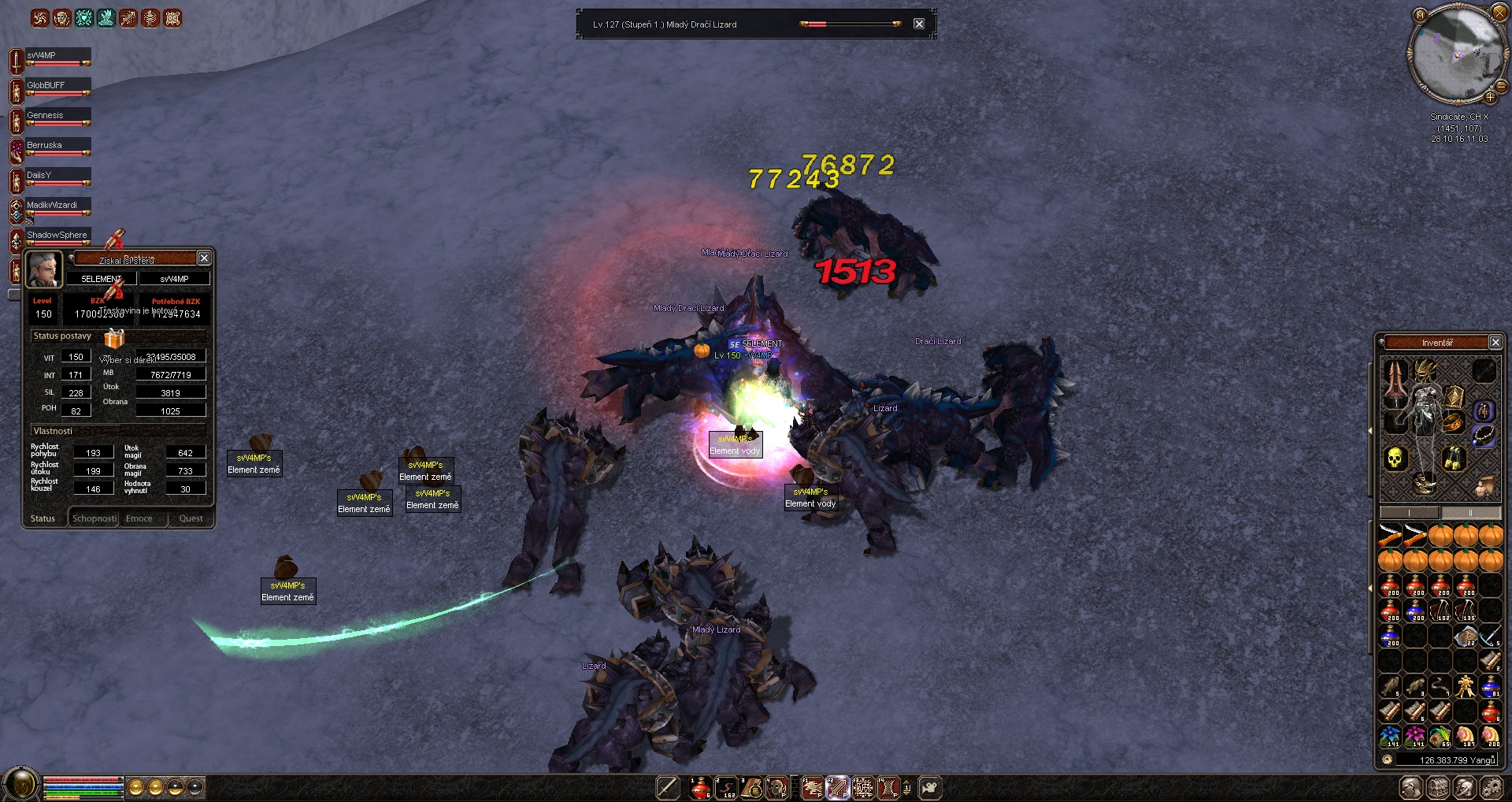Image resolution: width=1512 pixels, height=802 pixels.
Task: Select party member GlobBUFF
Action: click(57, 87)
